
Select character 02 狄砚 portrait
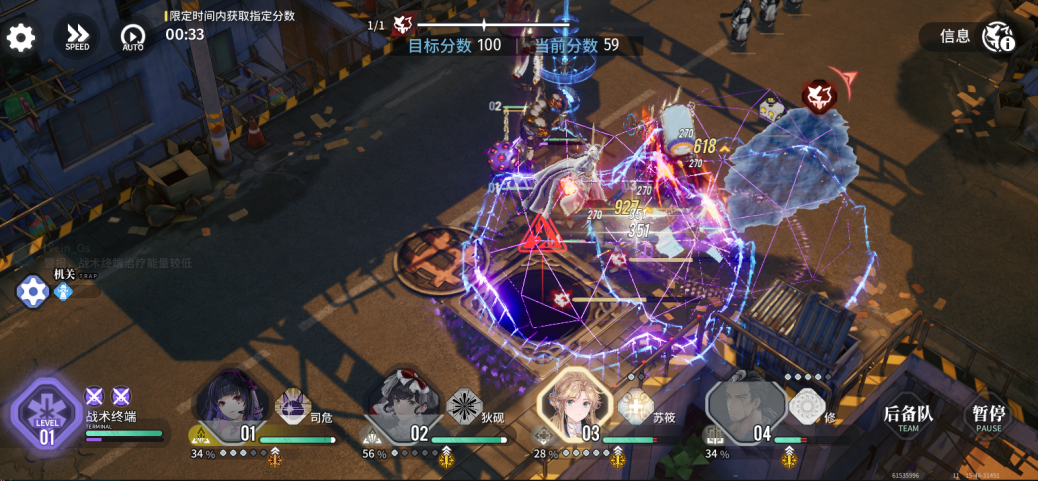coord(401,405)
